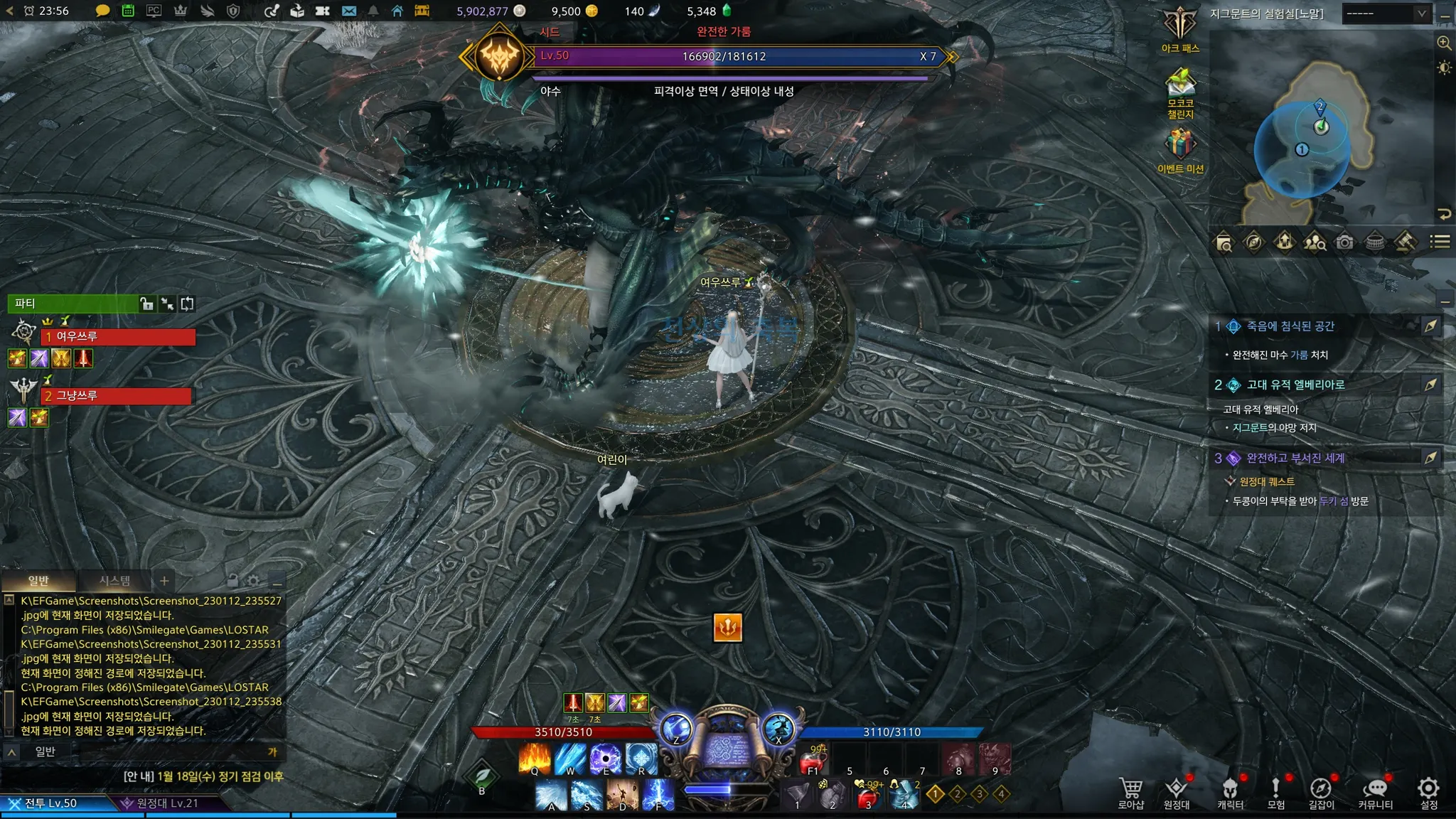Select the 일반 chat tab
The height and width of the screenshot is (819, 1456).
point(38,581)
